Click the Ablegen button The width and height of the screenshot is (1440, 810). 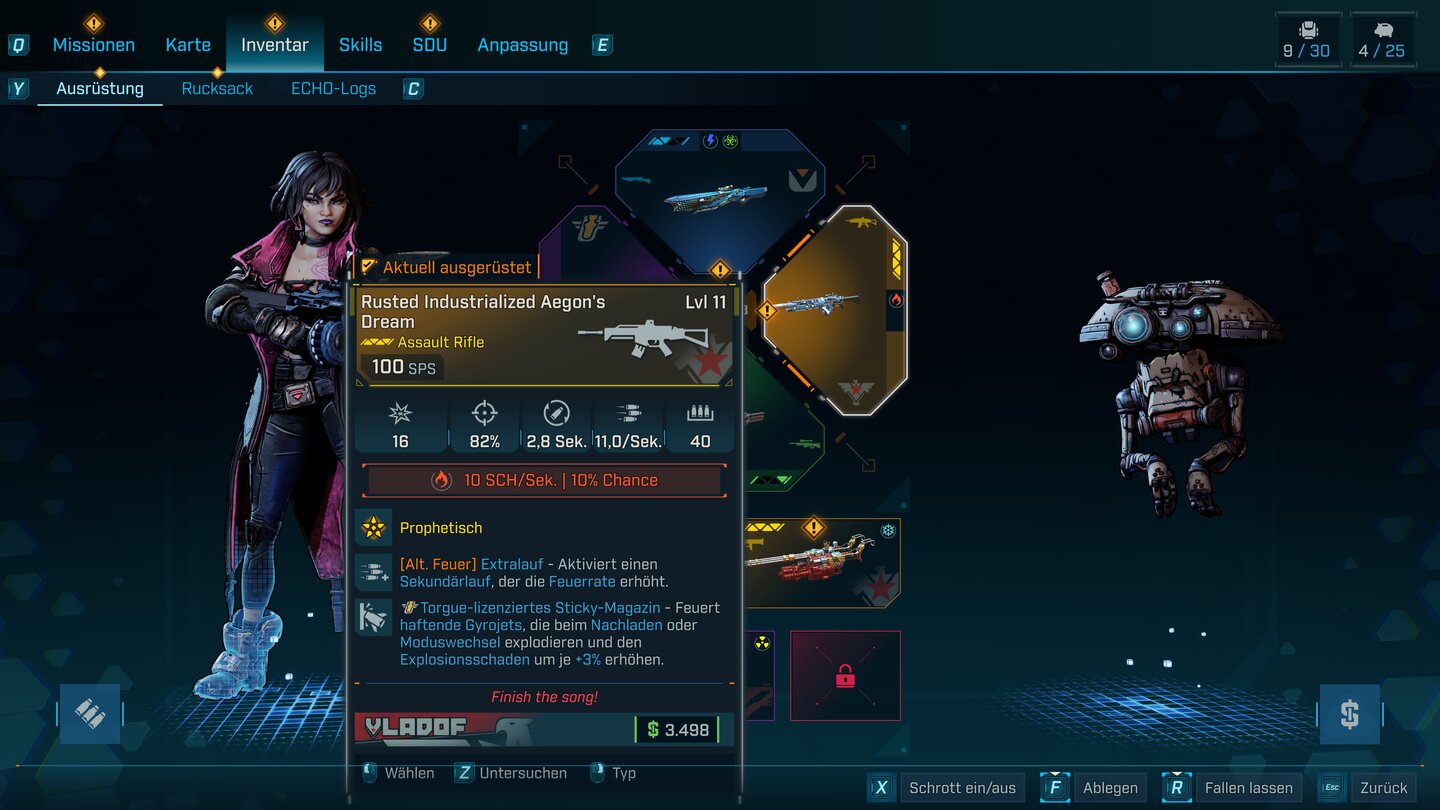pyautogui.click(x=1109, y=788)
